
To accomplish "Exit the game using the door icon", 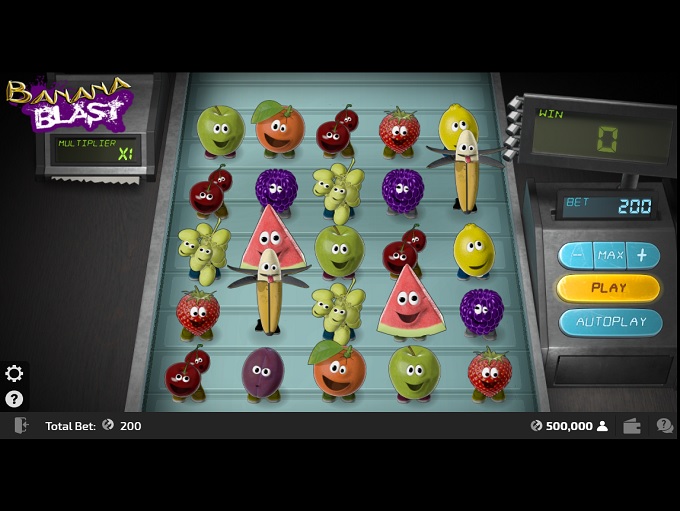I will [x=20, y=426].
